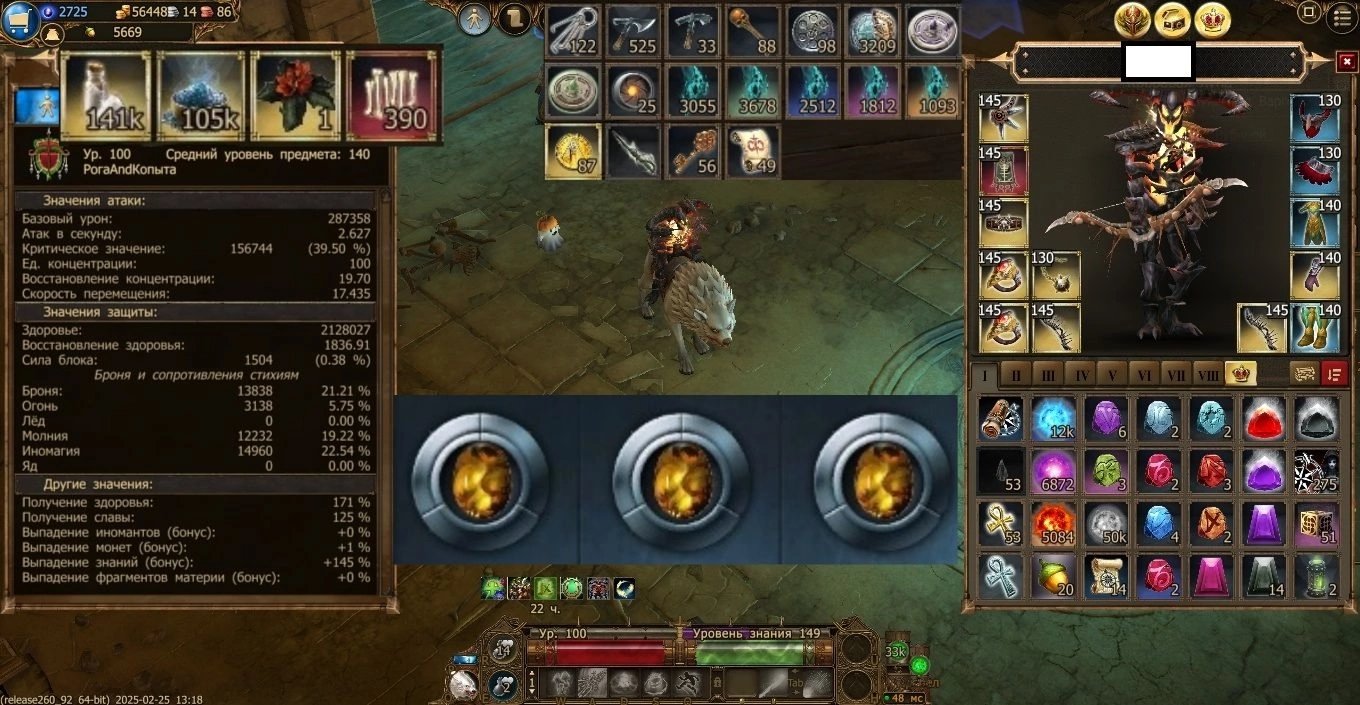Open inventory tab VIII
The width and height of the screenshot is (1360, 705).
coord(1208,375)
